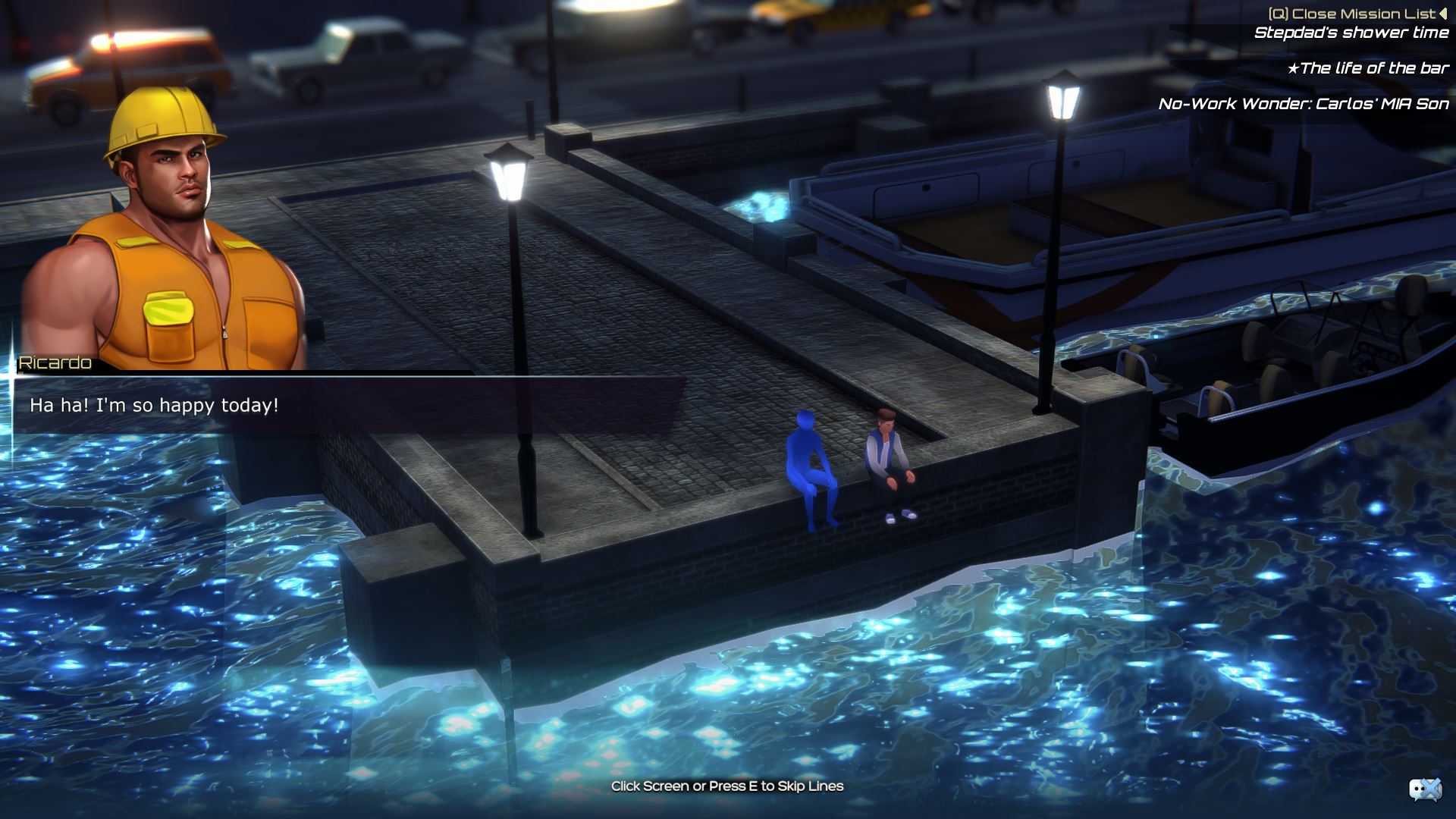Click the speech bubble skip icon
This screenshot has width=1456, height=819.
pos(1424,789)
